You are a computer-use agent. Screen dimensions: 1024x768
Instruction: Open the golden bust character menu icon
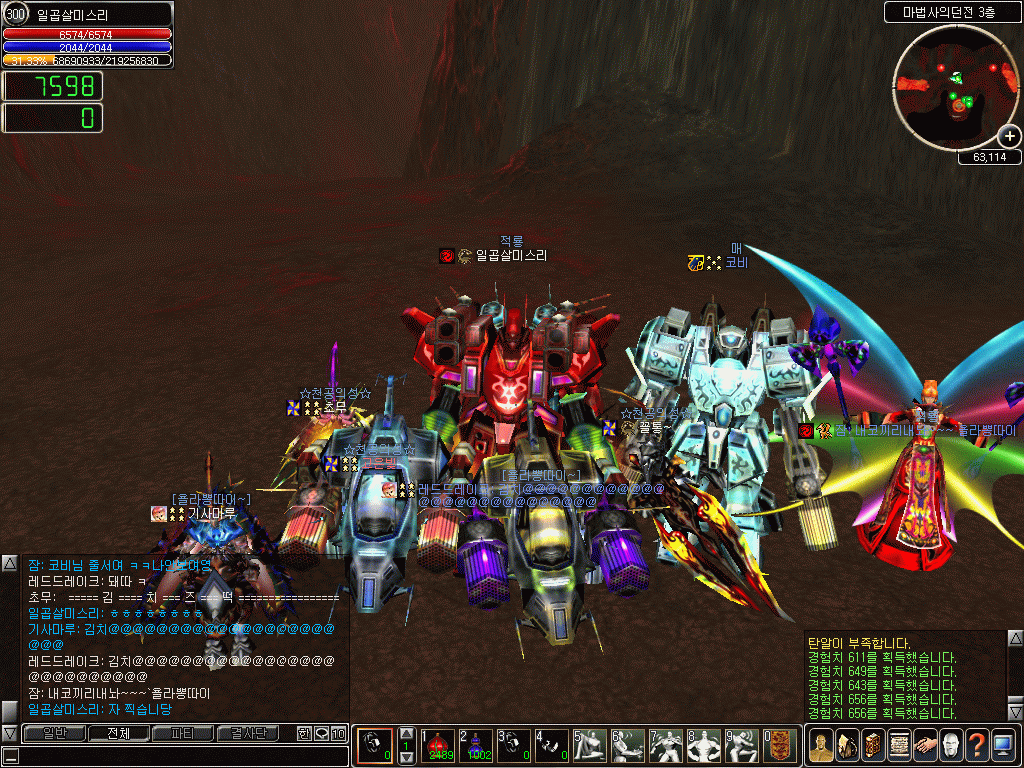[821, 746]
